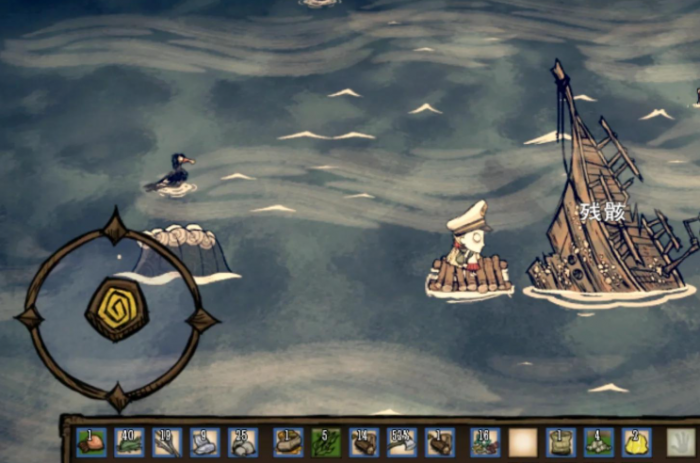
Task: Select the twigs stack in the inventory
Action: point(166,441)
